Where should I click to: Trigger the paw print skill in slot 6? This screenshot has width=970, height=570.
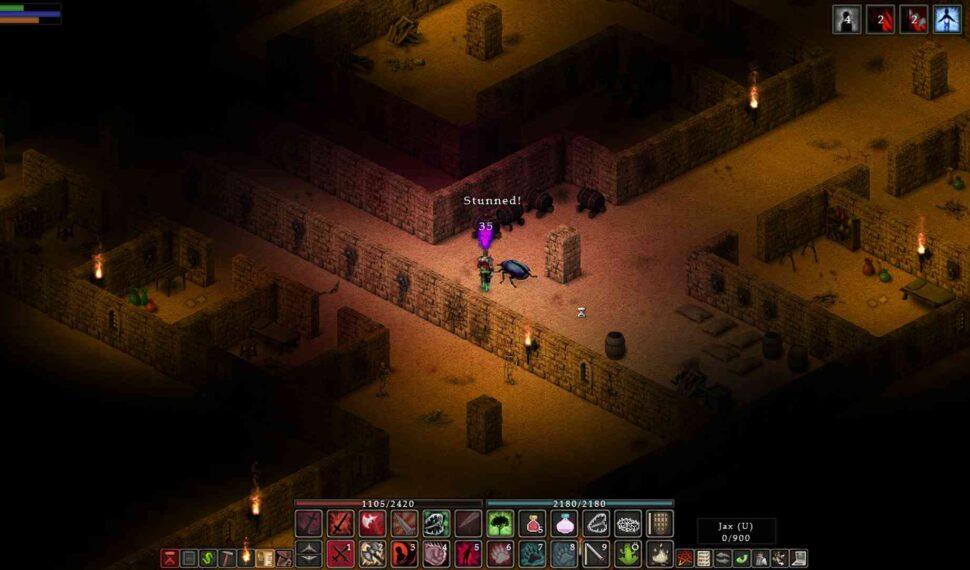pos(500,553)
